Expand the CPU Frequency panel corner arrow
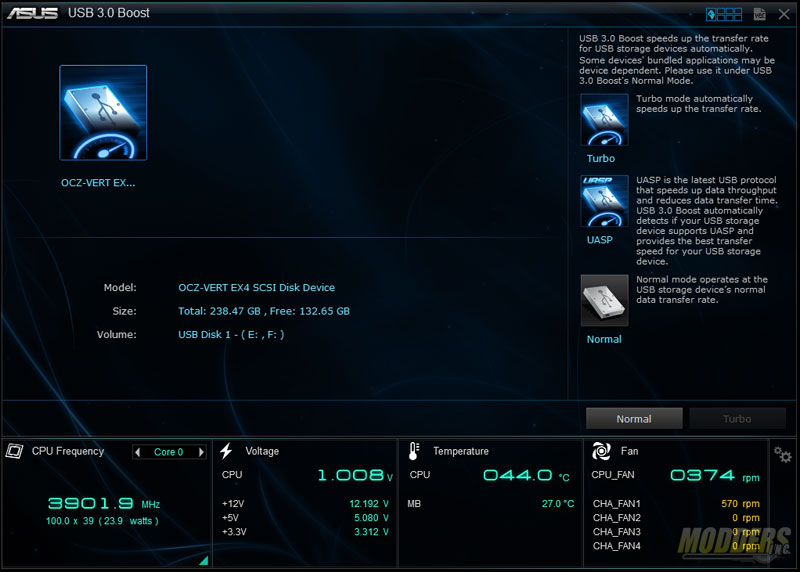Viewport: 800px width, 572px height. (203, 560)
